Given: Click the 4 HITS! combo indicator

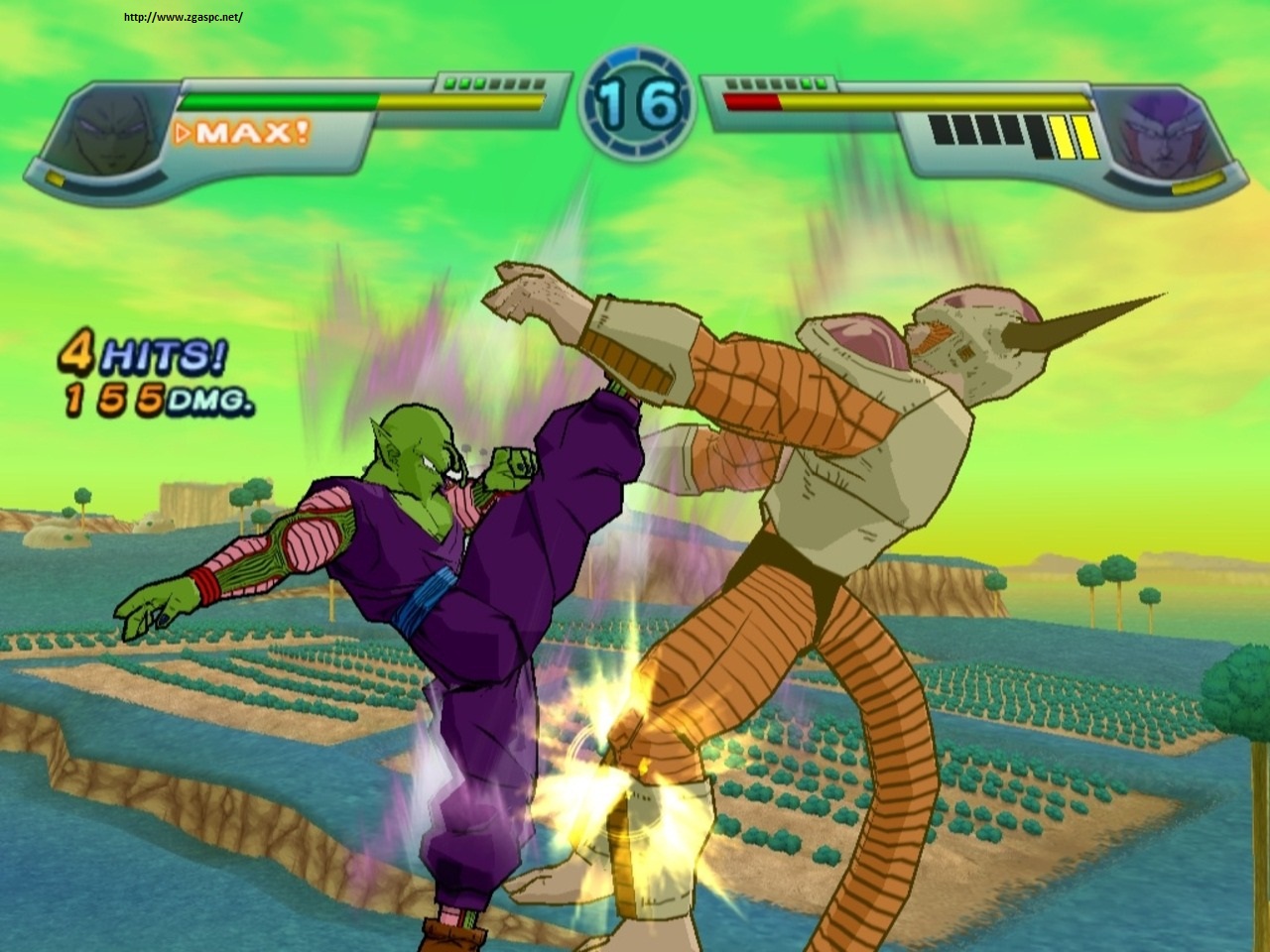Looking at the screenshot, I should point(144,353).
